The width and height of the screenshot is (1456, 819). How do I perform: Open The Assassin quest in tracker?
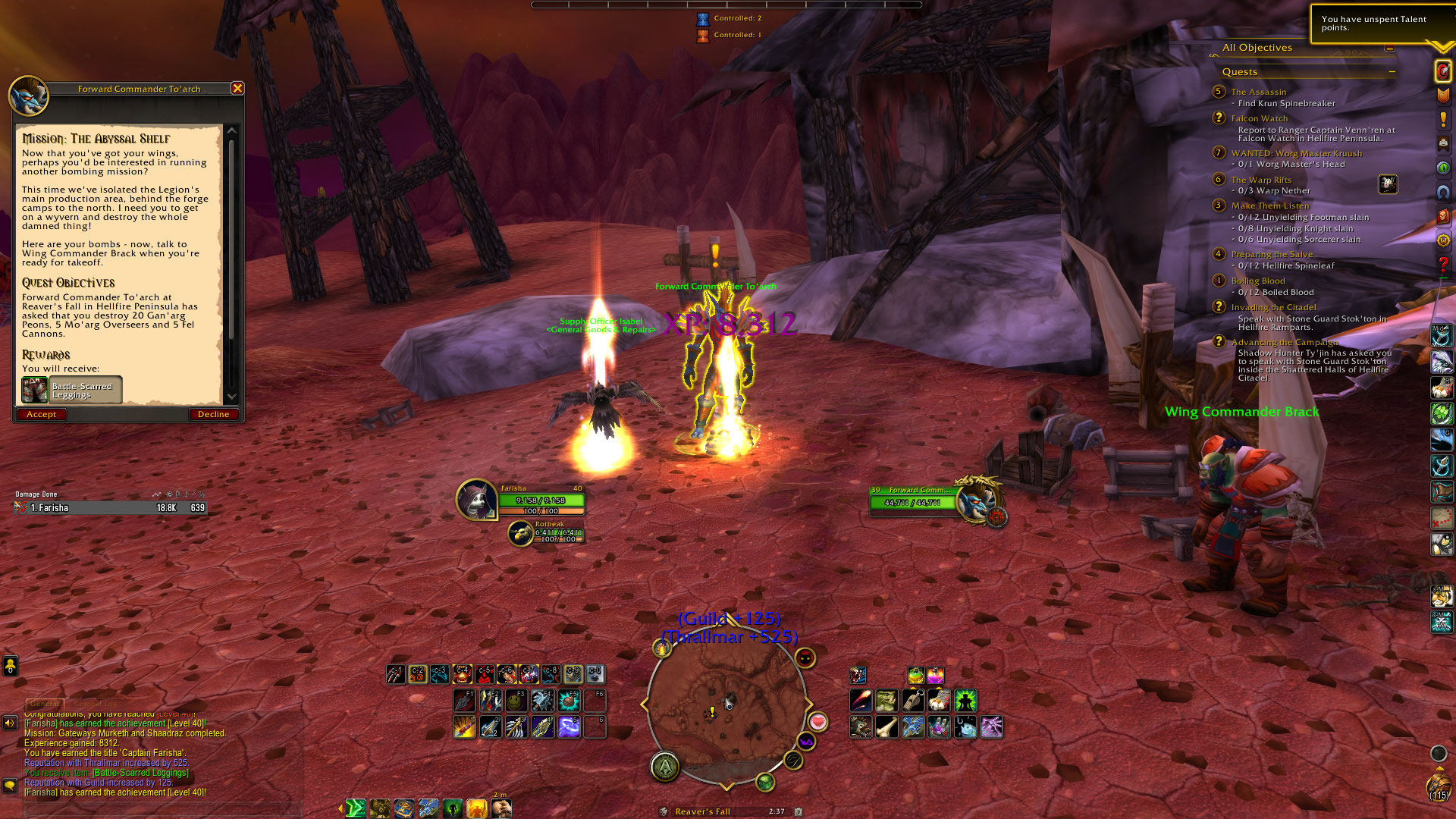click(x=1258, y=92)
